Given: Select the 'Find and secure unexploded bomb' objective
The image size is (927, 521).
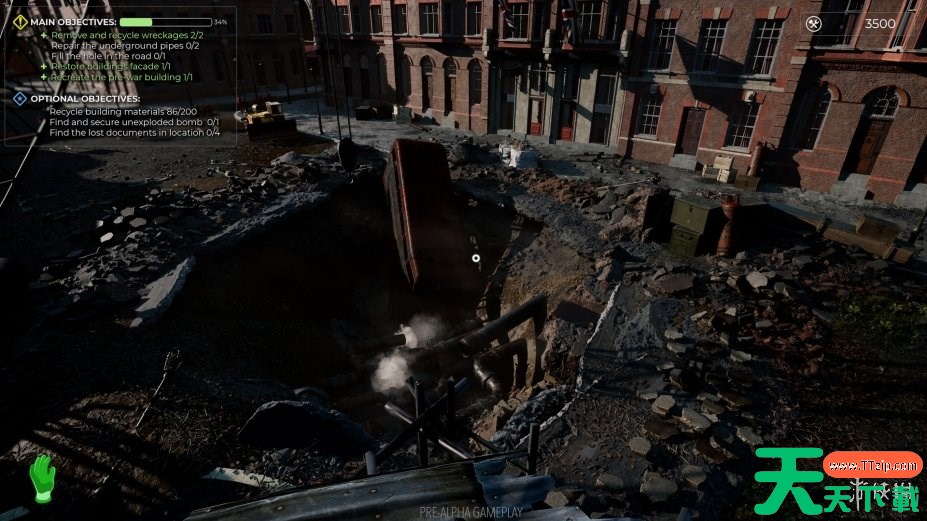Looking at the screenshot, I should click(133, 122).
